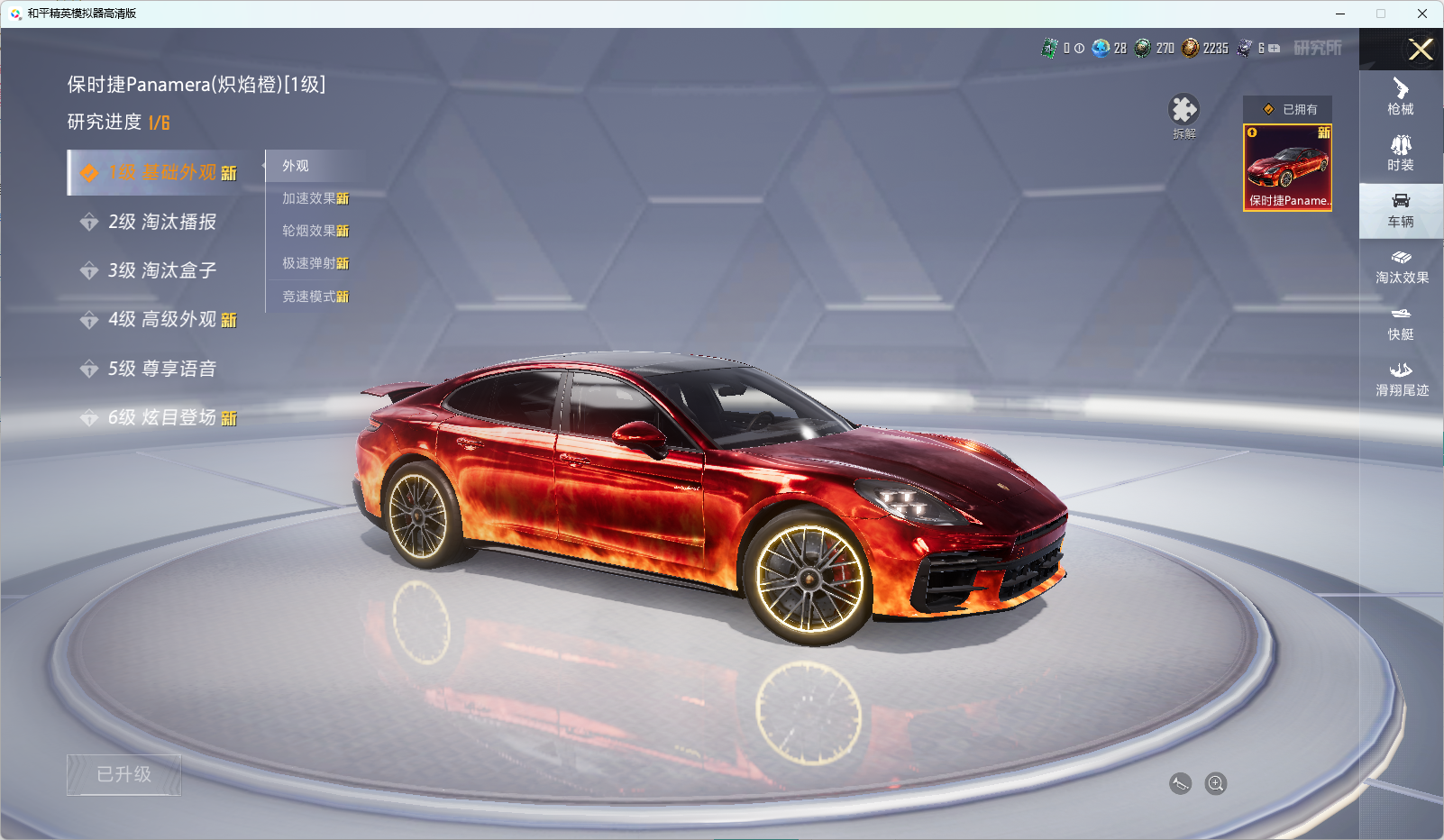Click the magnifier zoom button
This screenshot has width=1444, height=840.
(1216, 784)
